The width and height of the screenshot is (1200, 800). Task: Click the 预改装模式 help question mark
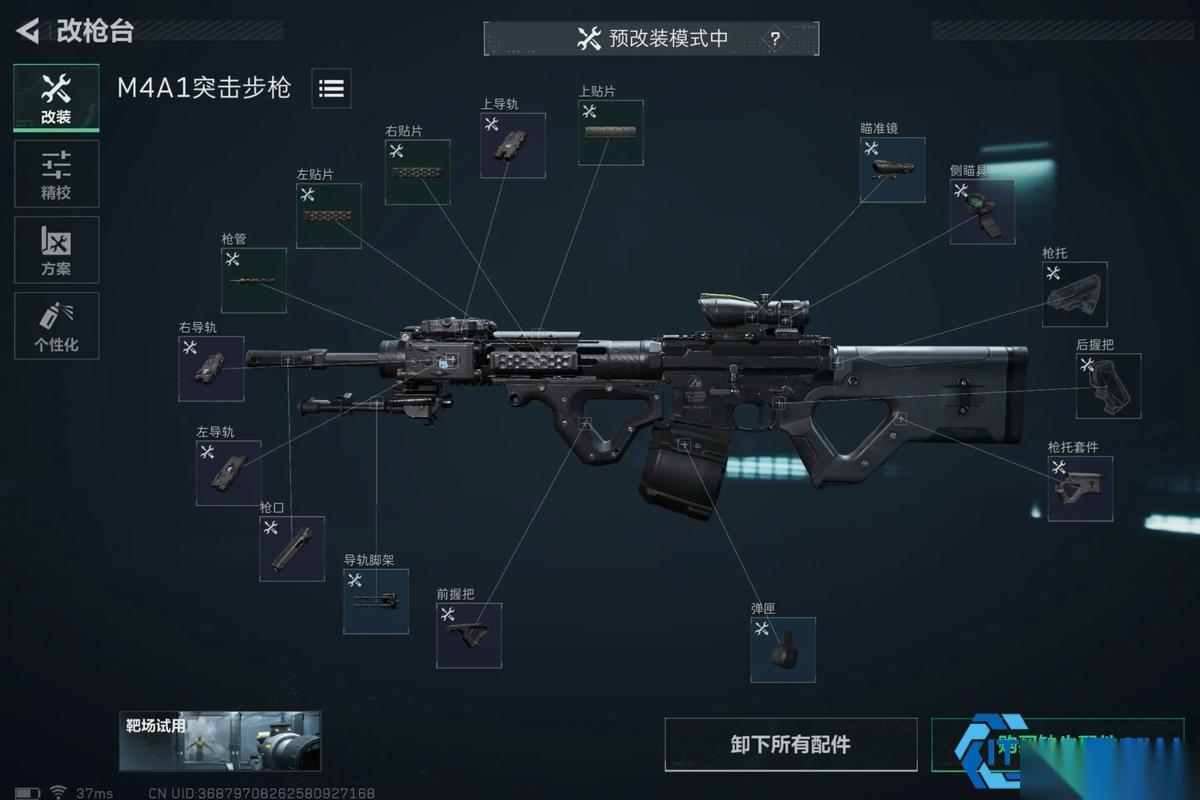[775, 39]
